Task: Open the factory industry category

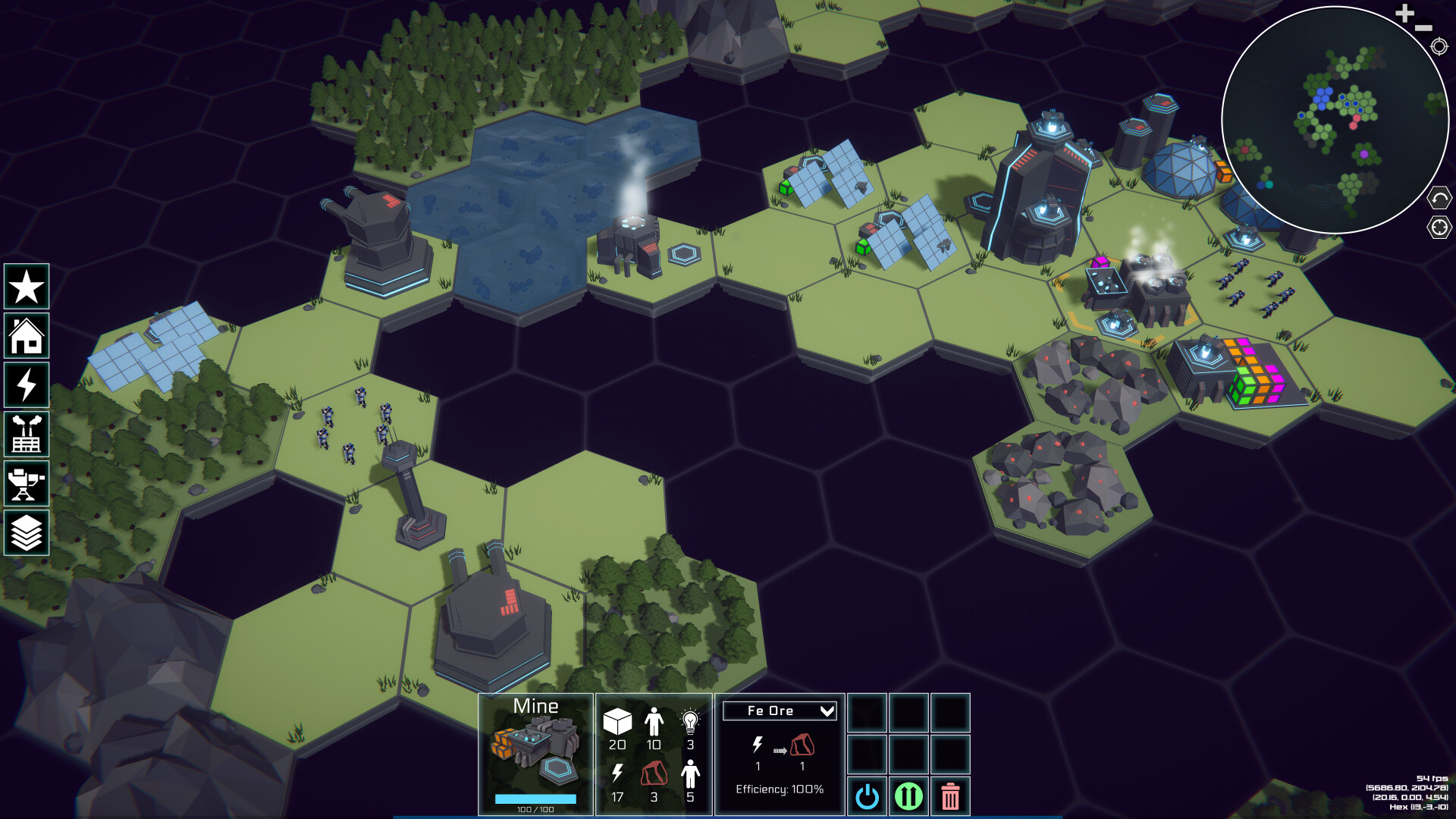Action: [27, 435]
